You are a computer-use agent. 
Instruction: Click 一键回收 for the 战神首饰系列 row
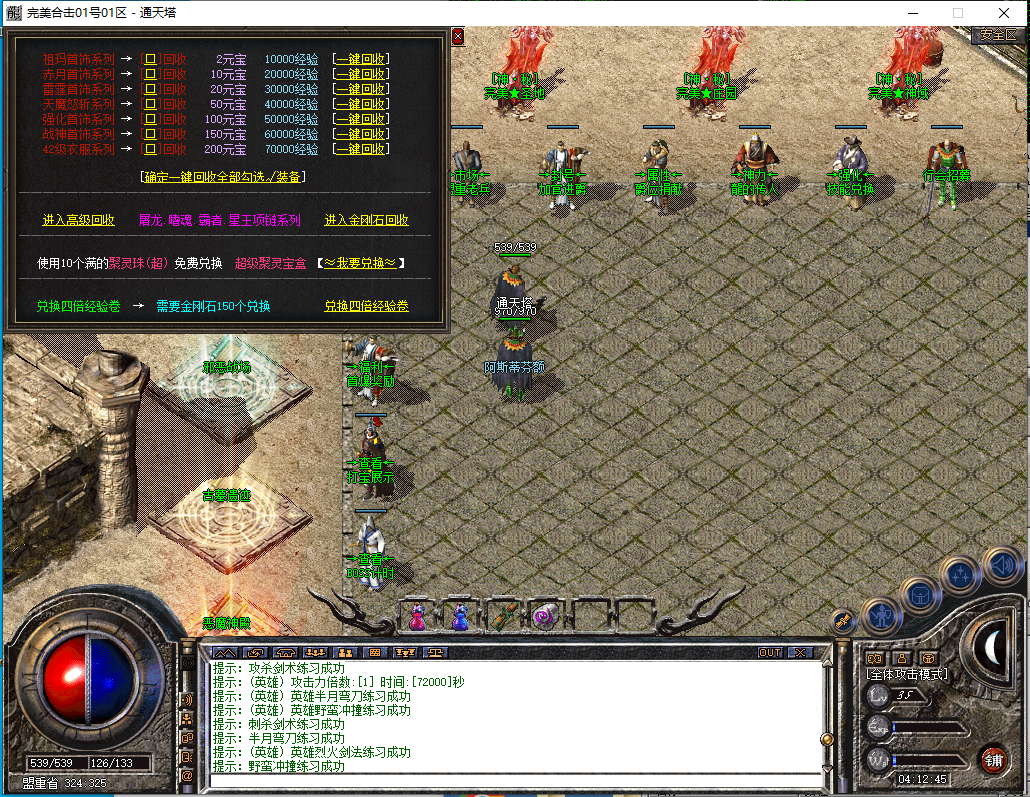361,134
